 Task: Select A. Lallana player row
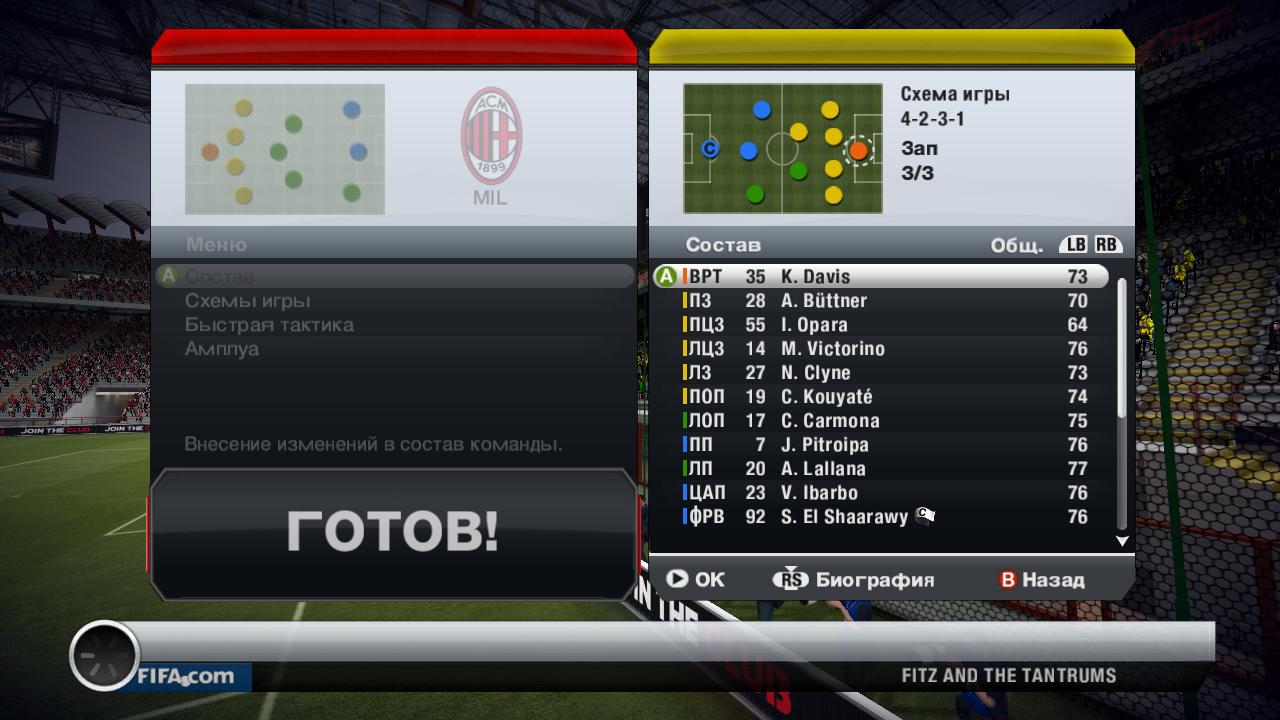coord(880,469)
